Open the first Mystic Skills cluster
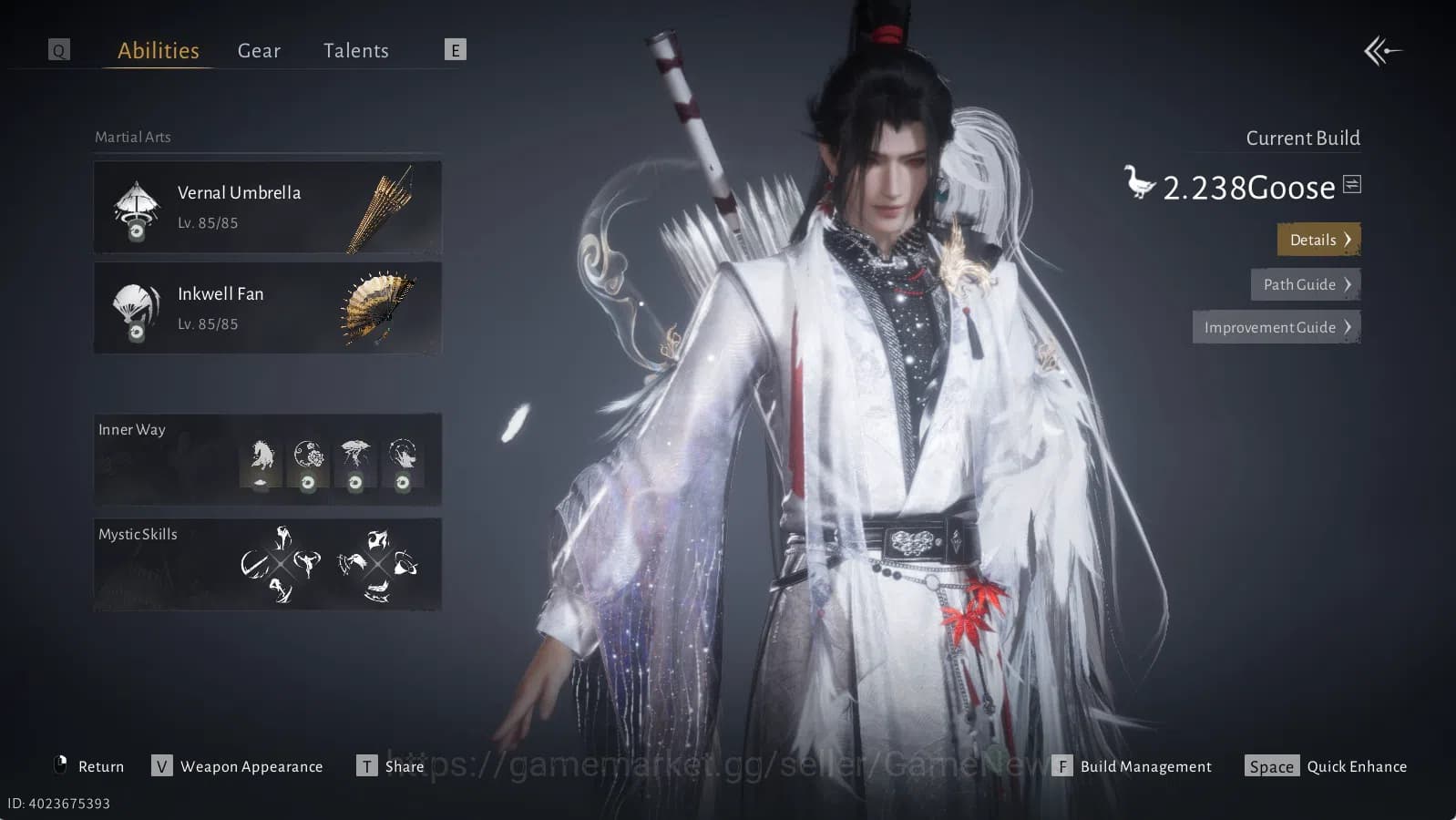Viewport: 1456px width, 820px height. tap(282, 562)
